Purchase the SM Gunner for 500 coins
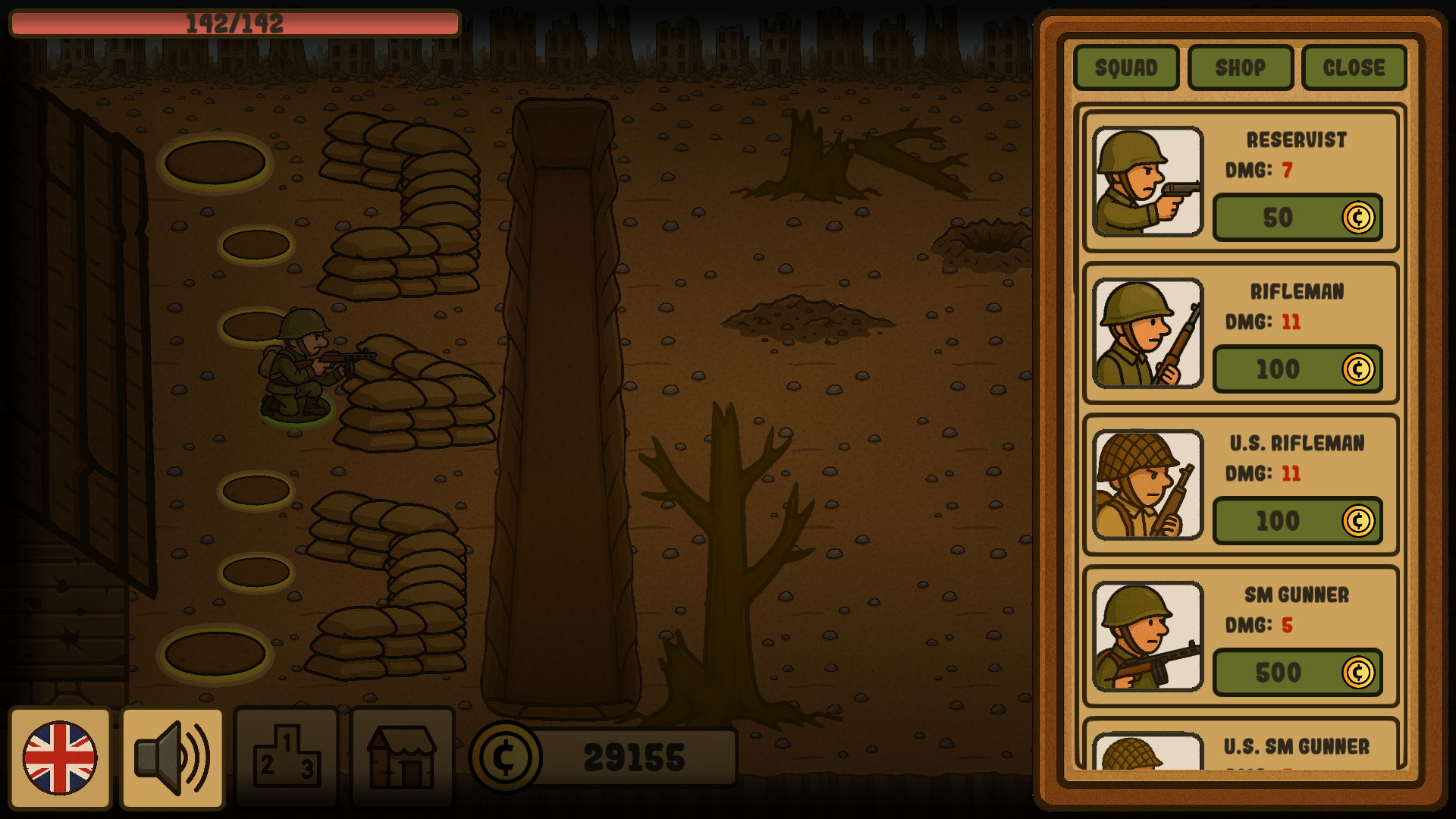1456x819 pixels. point(1297,673)
